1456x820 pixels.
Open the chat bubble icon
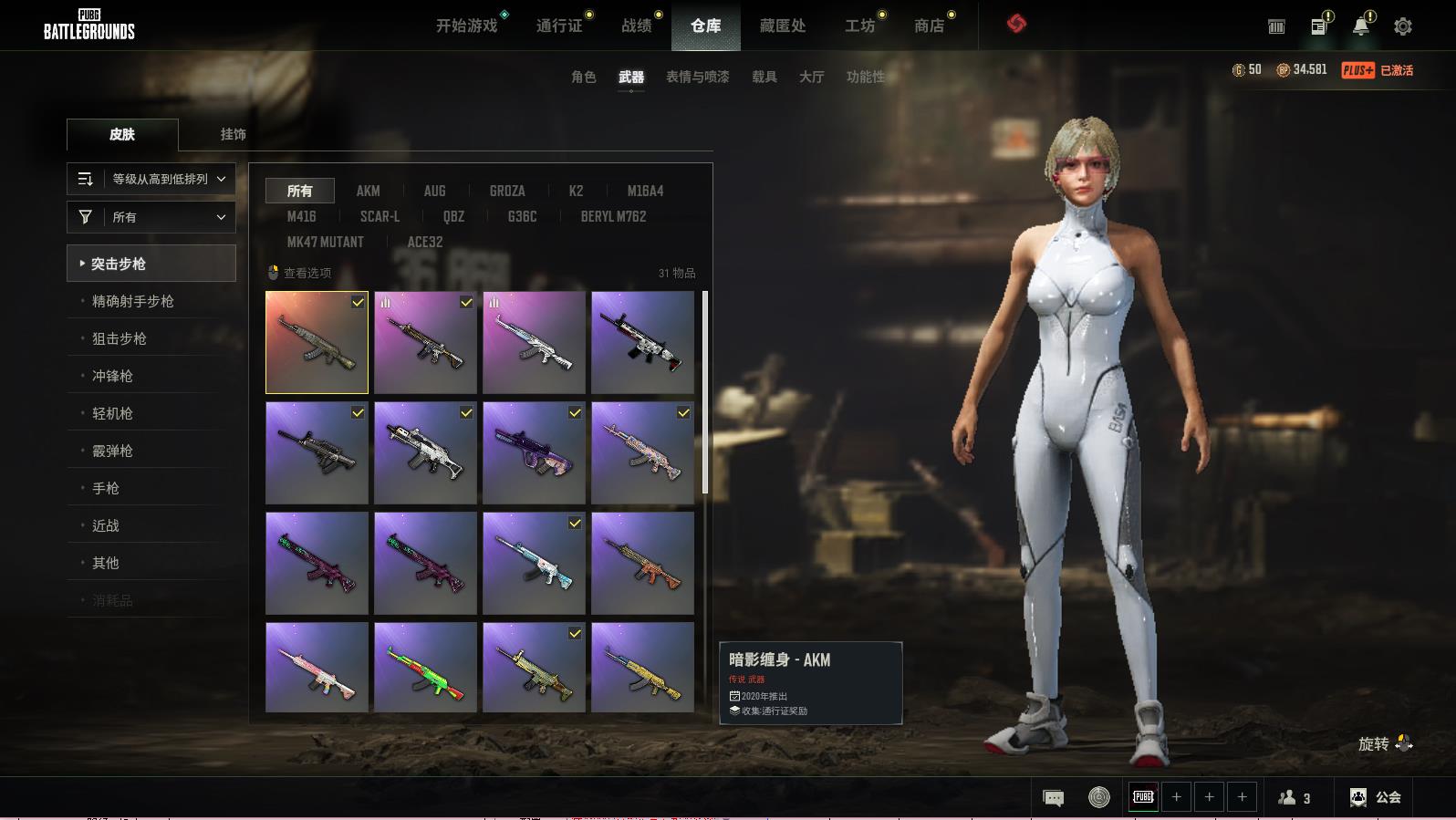click(x=1053, y=798)
